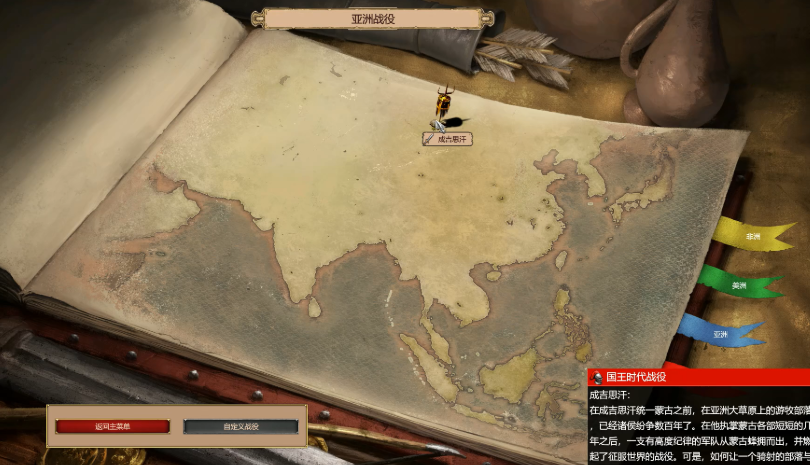This screenshot has width=810, height=465.
Task: Switch to the yellow Africa (非洲) flag tab
Action: [x=751, y=237]
